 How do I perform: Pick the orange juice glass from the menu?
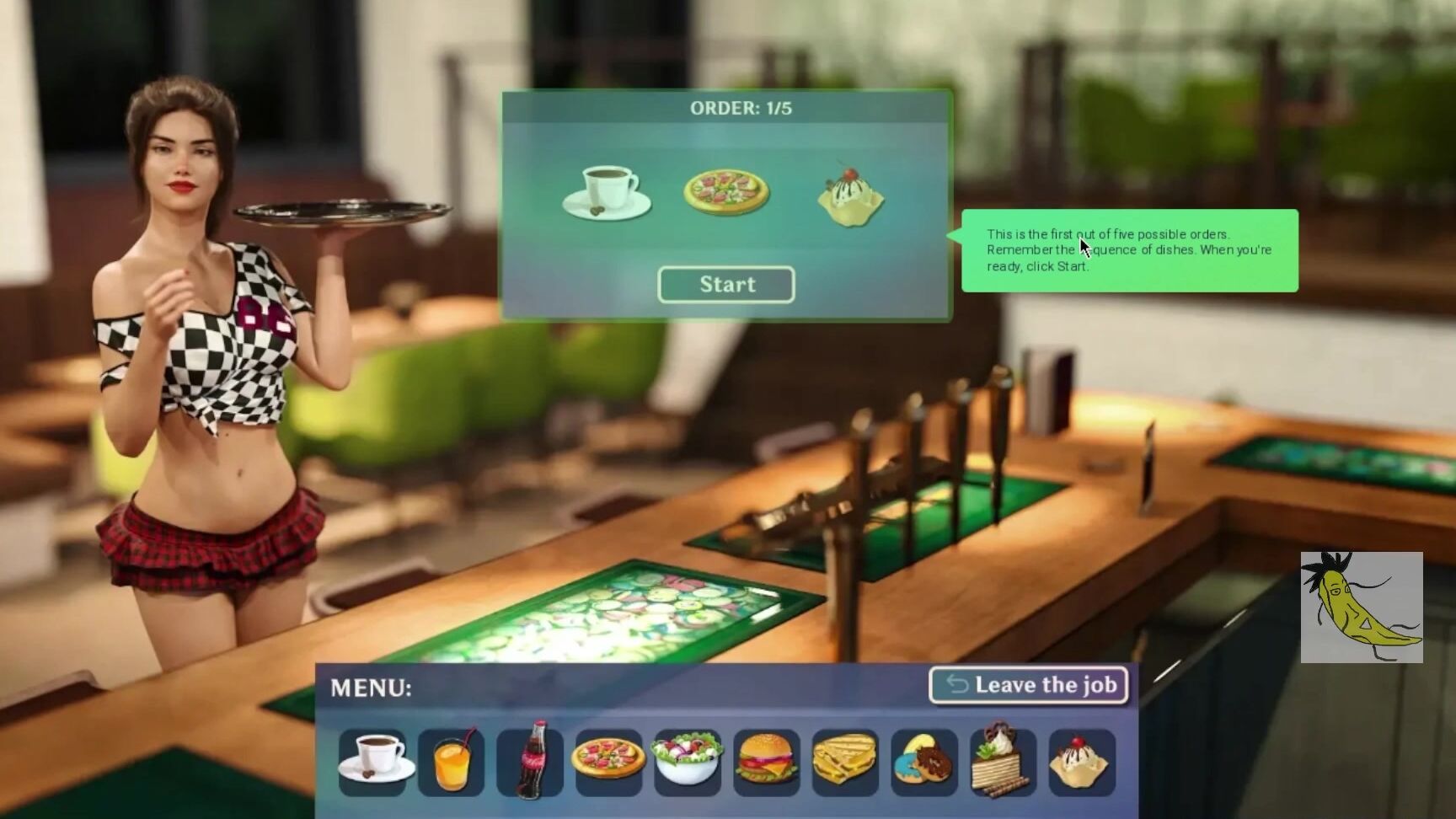[452, 761]
